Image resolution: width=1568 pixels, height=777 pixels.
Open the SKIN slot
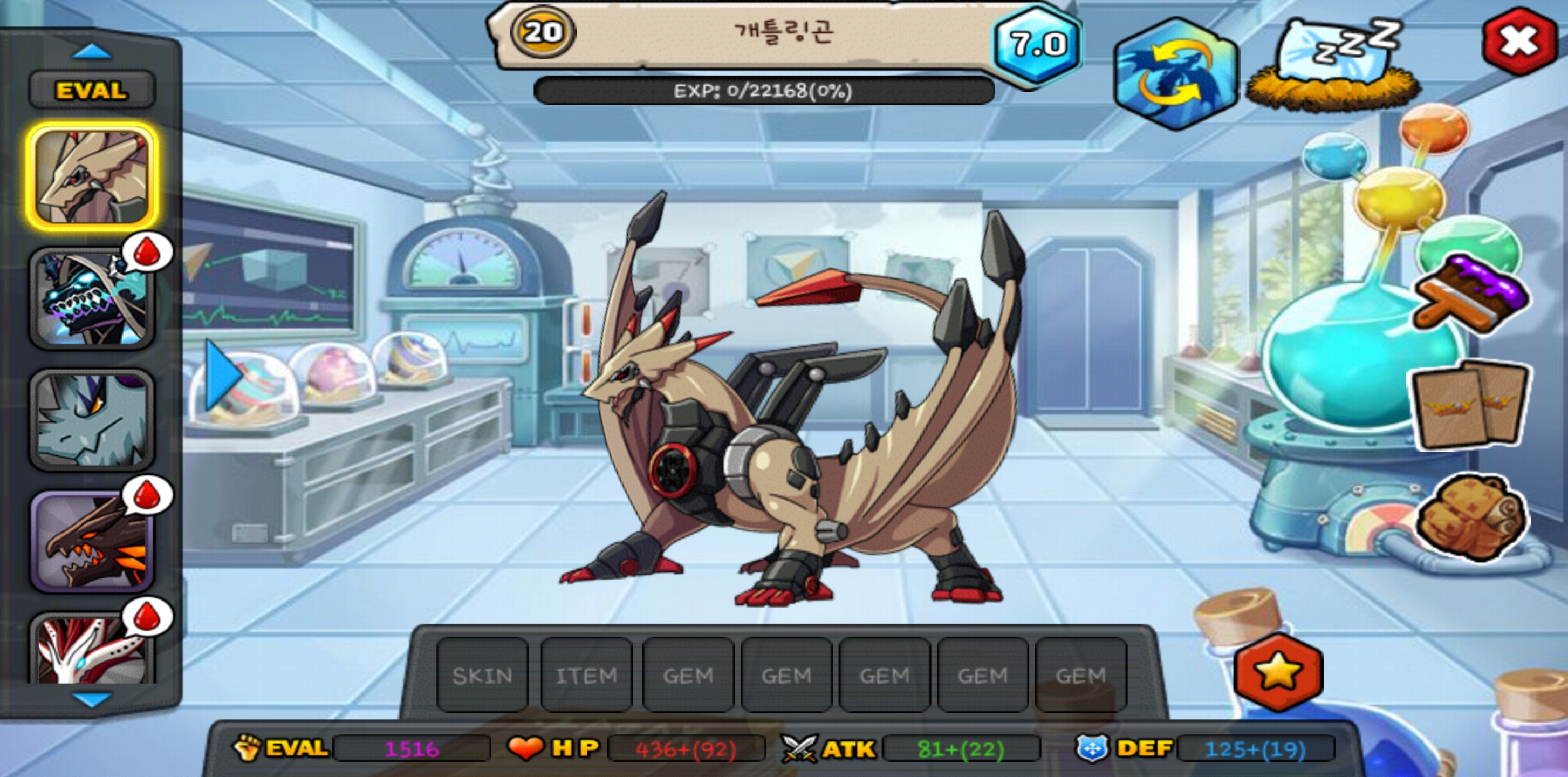[x=482, y=674]
